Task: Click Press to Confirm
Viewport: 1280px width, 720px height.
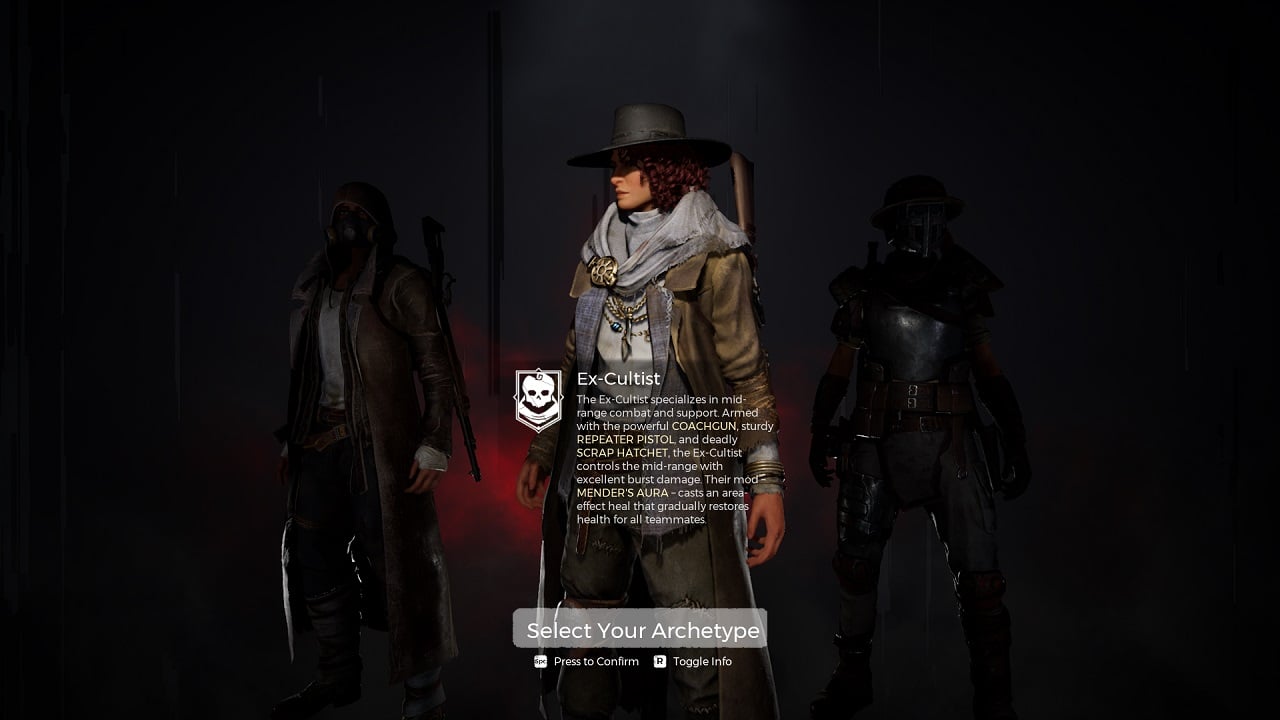Action: pyautogui.click(x=595, y=661)
